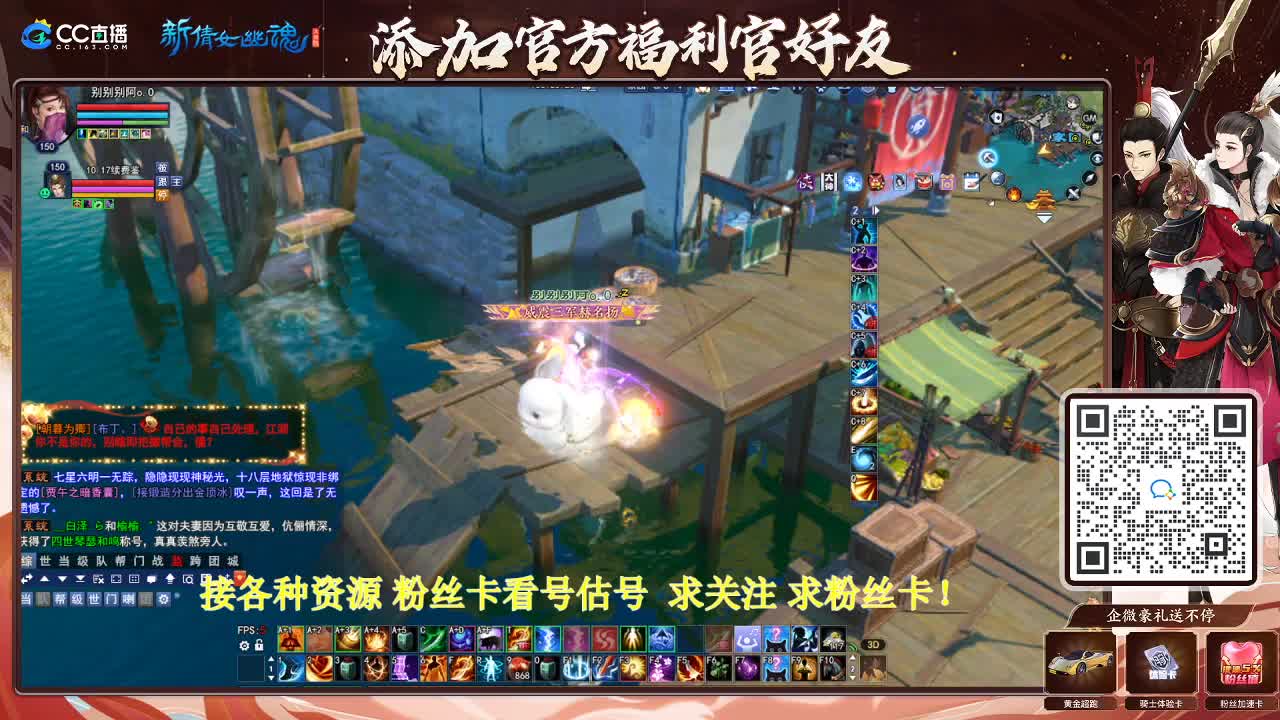Click the 粉丝加速卡 gift option
The image size is (1280, 720).
[x=1240, y=664]
